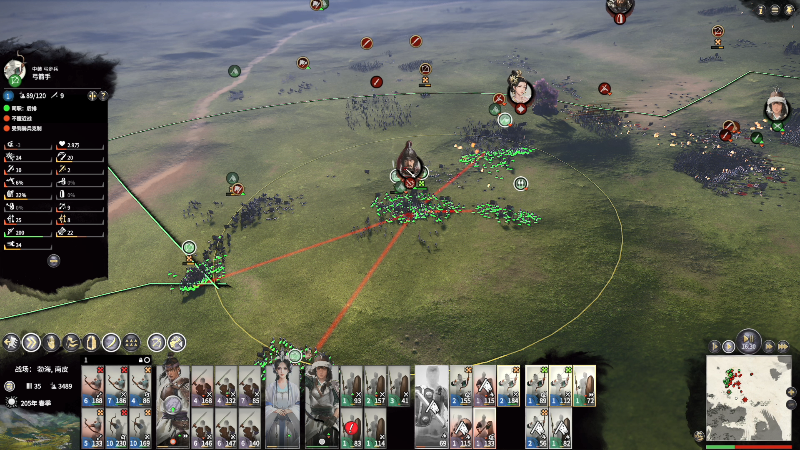
Task: Open unit info help question-mark button
Action: 103,95
